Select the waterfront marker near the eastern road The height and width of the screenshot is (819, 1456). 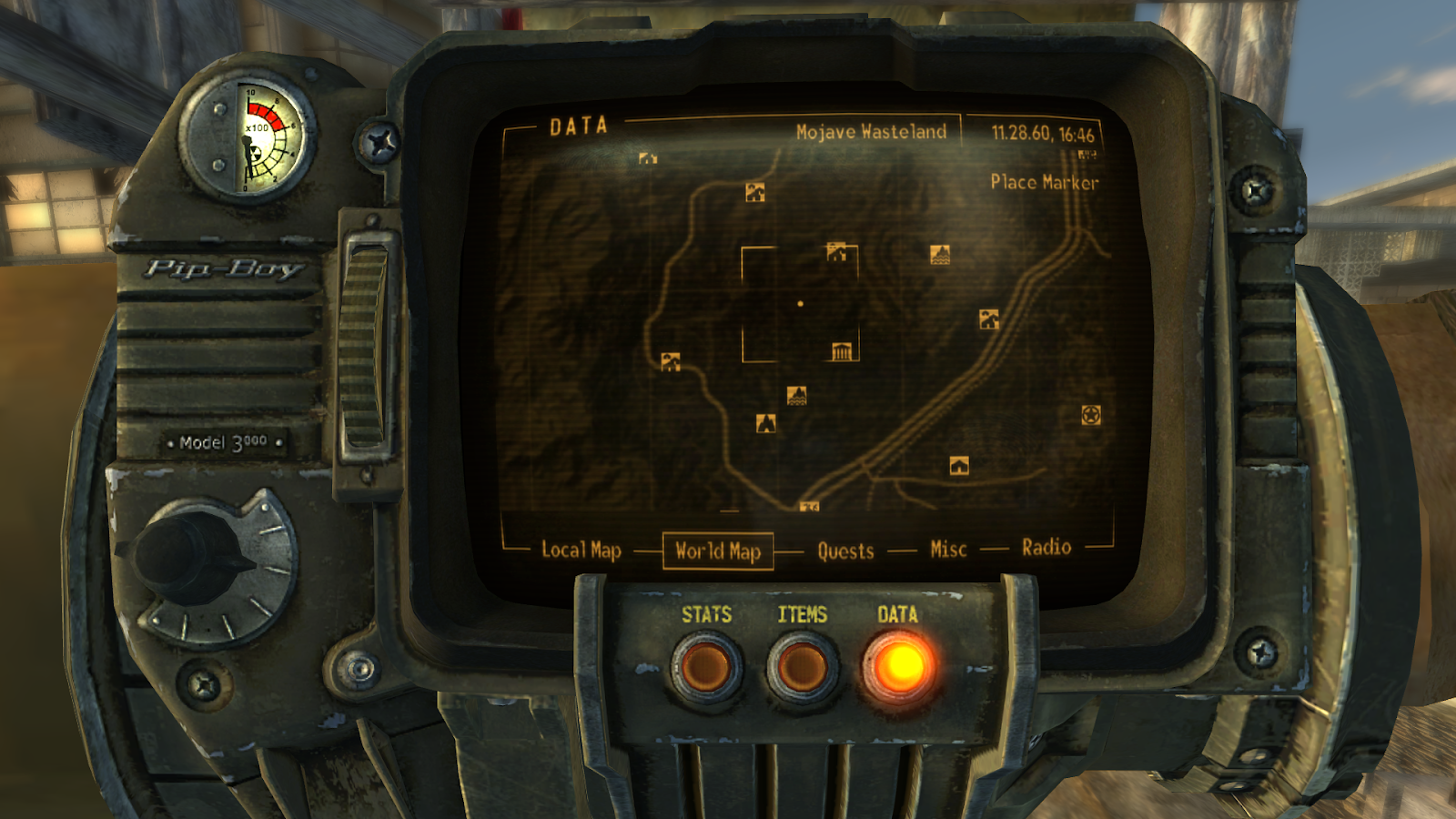coord(940,256)
